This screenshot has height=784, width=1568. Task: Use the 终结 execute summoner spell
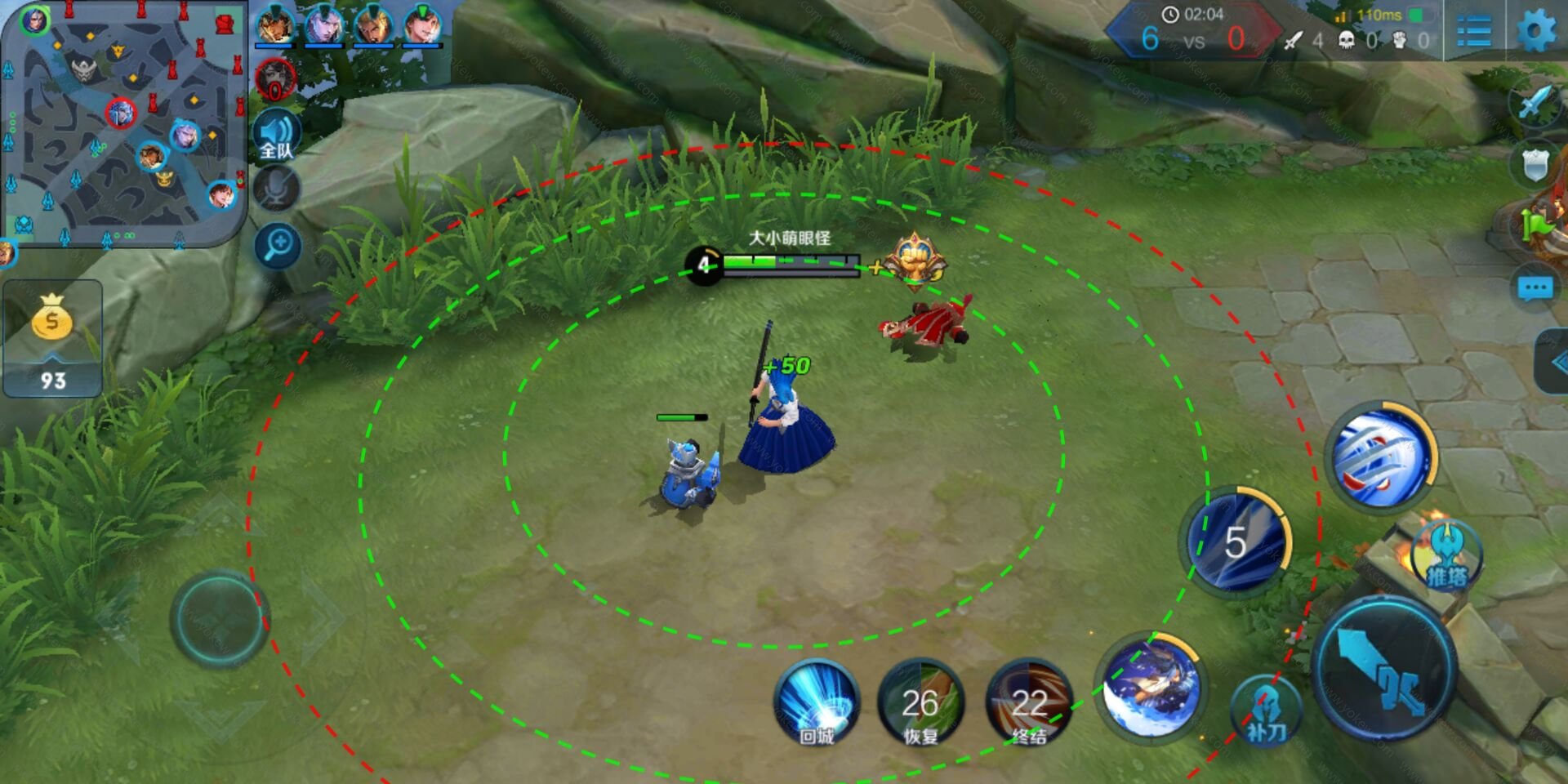click(1029, 704)
